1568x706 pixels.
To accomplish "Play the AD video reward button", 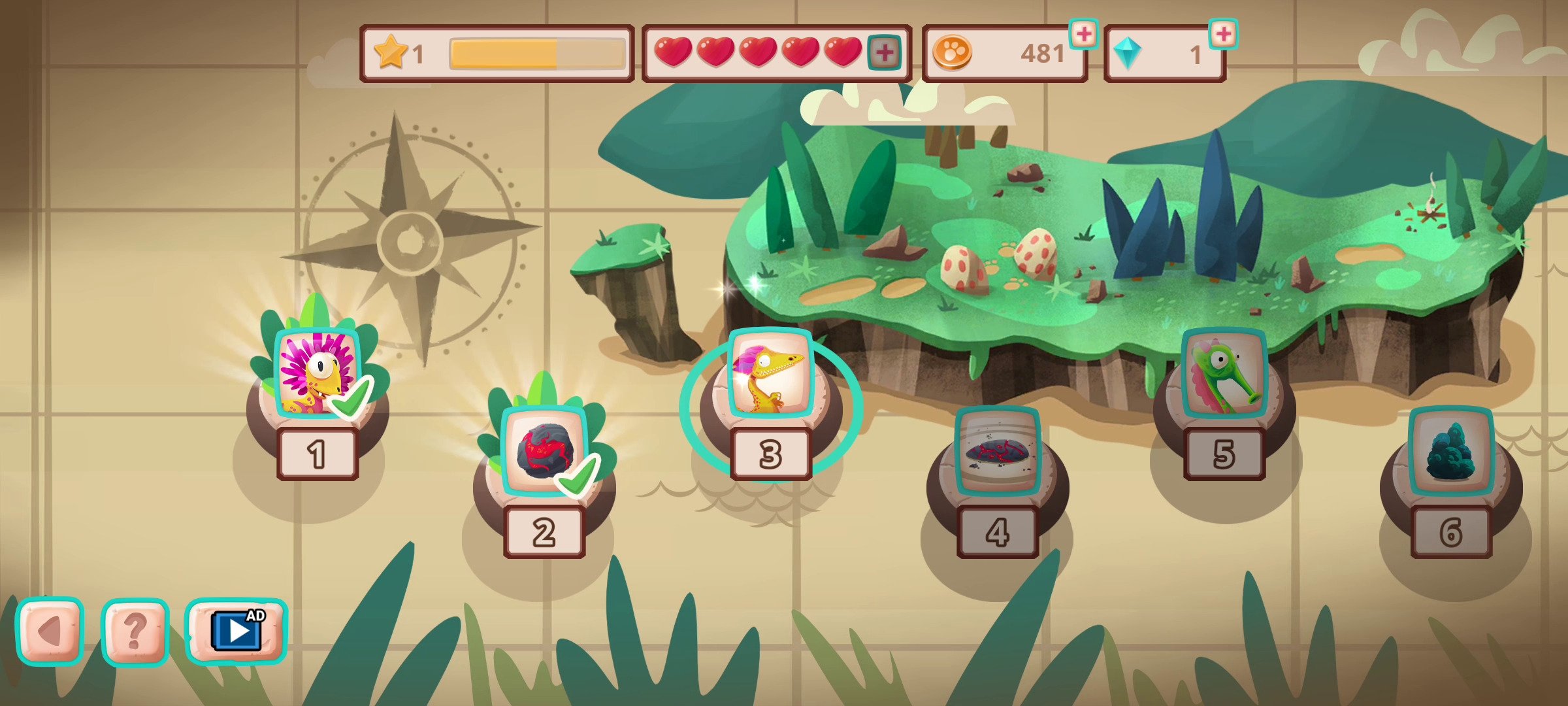I will (x=236, y=630).
